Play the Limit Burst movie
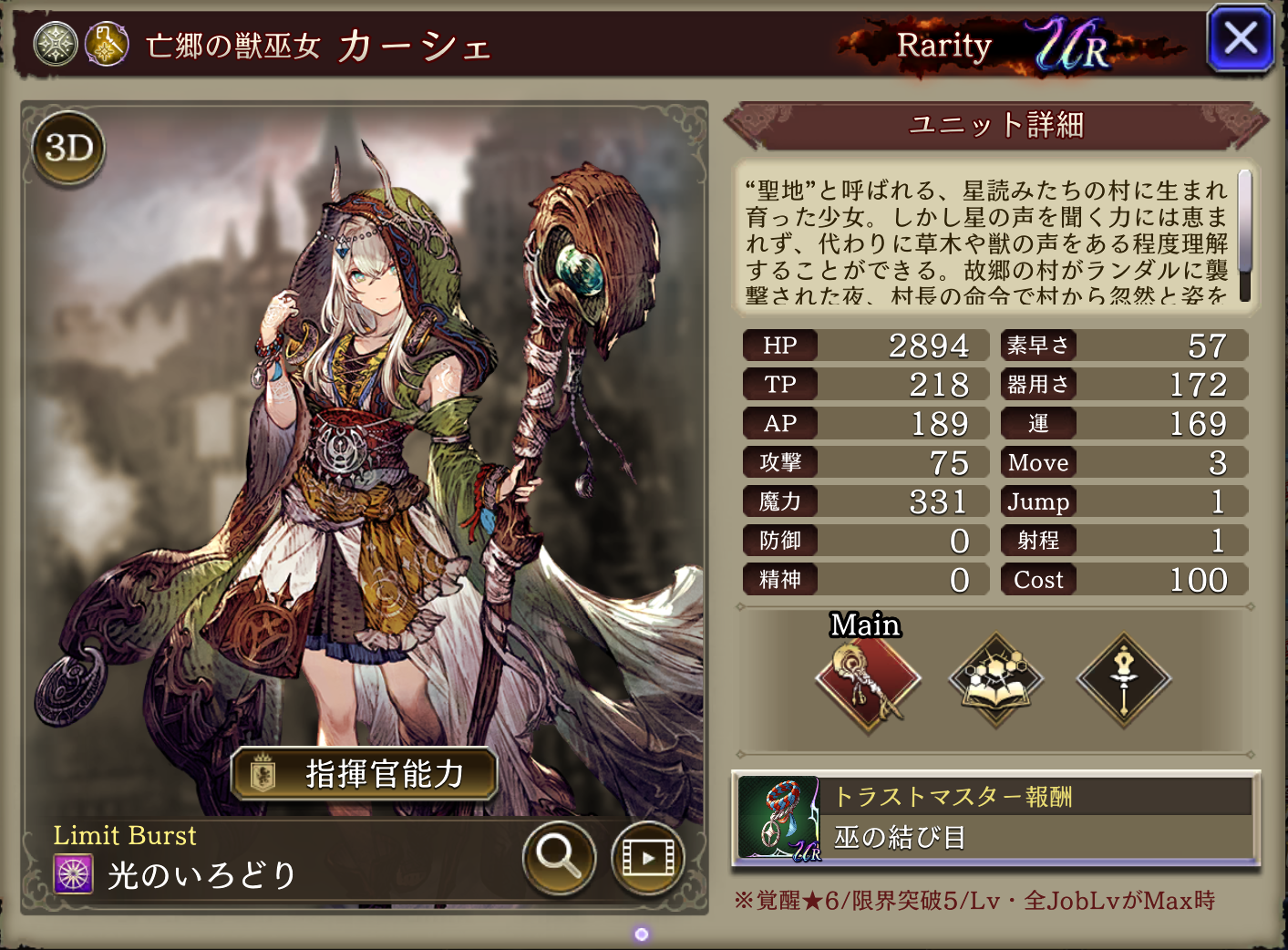Screen dimensions: 1288x950 click(647, 857)
